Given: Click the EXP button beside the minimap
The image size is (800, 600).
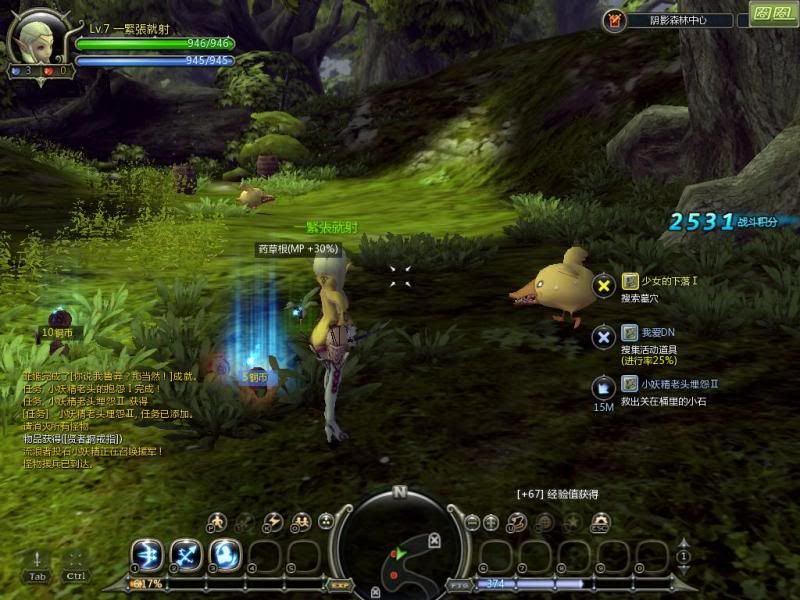Looking at the screenshot, I should coord(340,584).
